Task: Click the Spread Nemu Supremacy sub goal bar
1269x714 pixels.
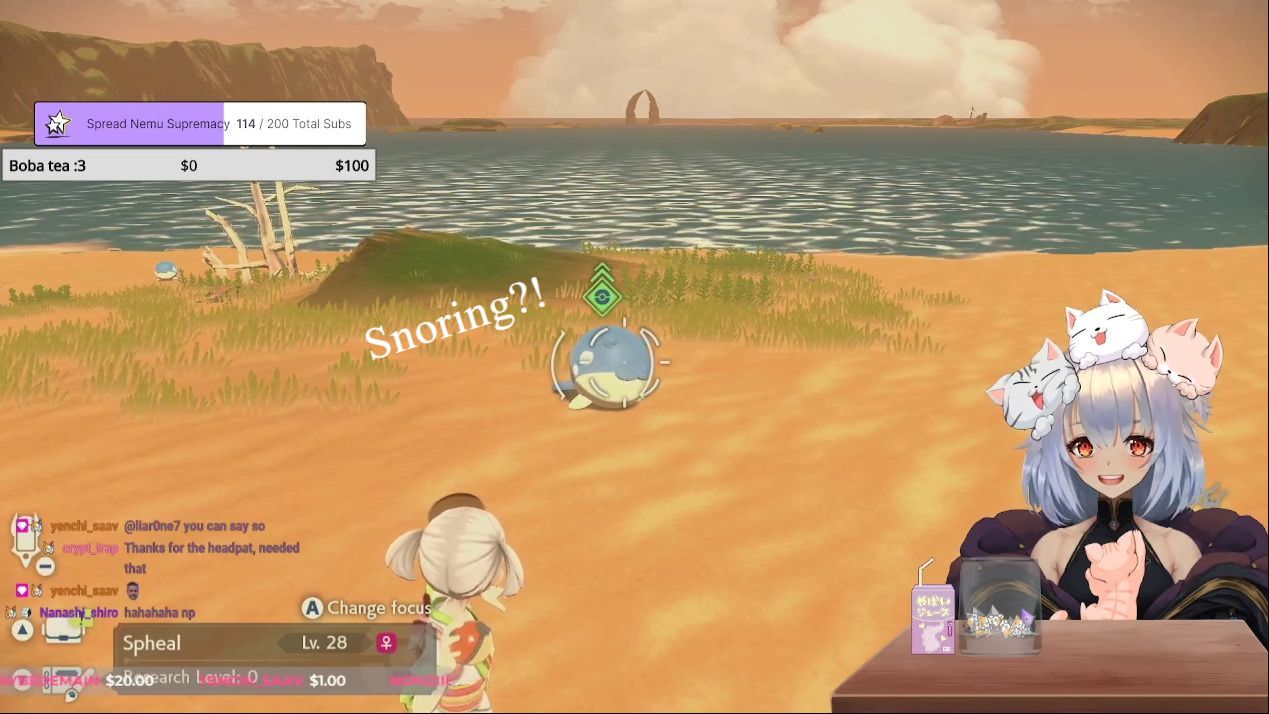Action: 200,124
